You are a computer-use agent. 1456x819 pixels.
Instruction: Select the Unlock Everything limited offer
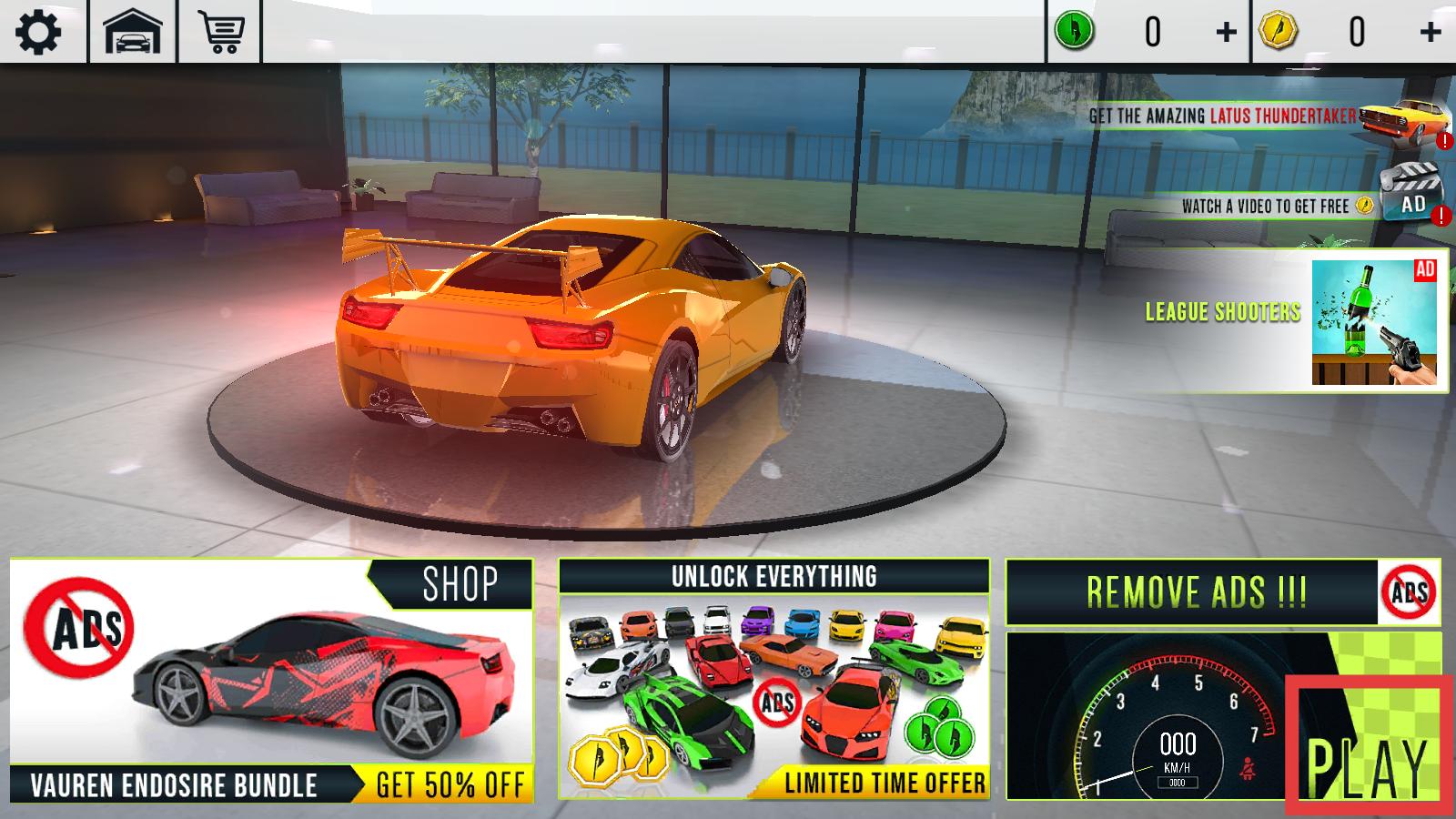point(773,681)
